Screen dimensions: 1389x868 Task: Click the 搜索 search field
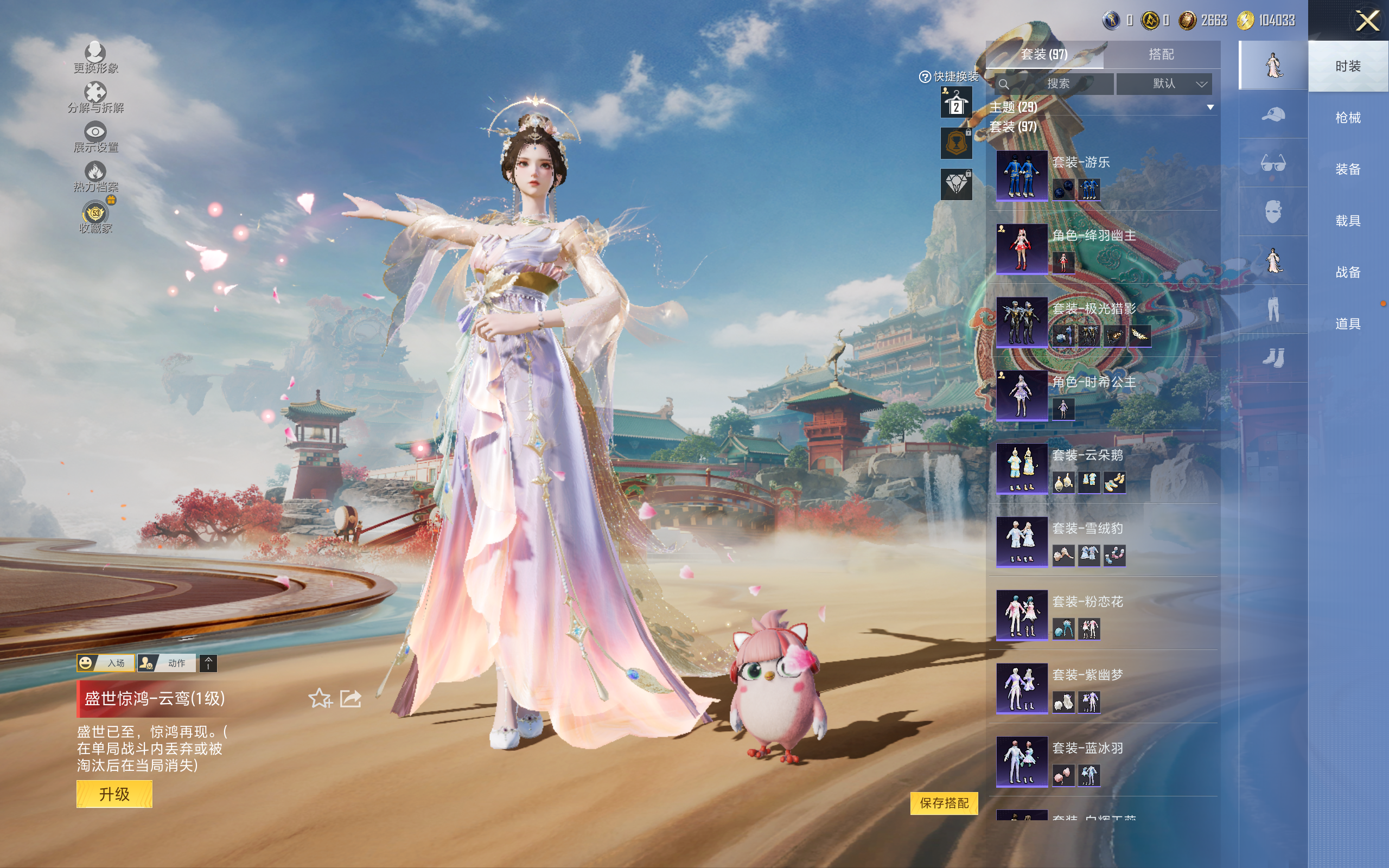1057,84
